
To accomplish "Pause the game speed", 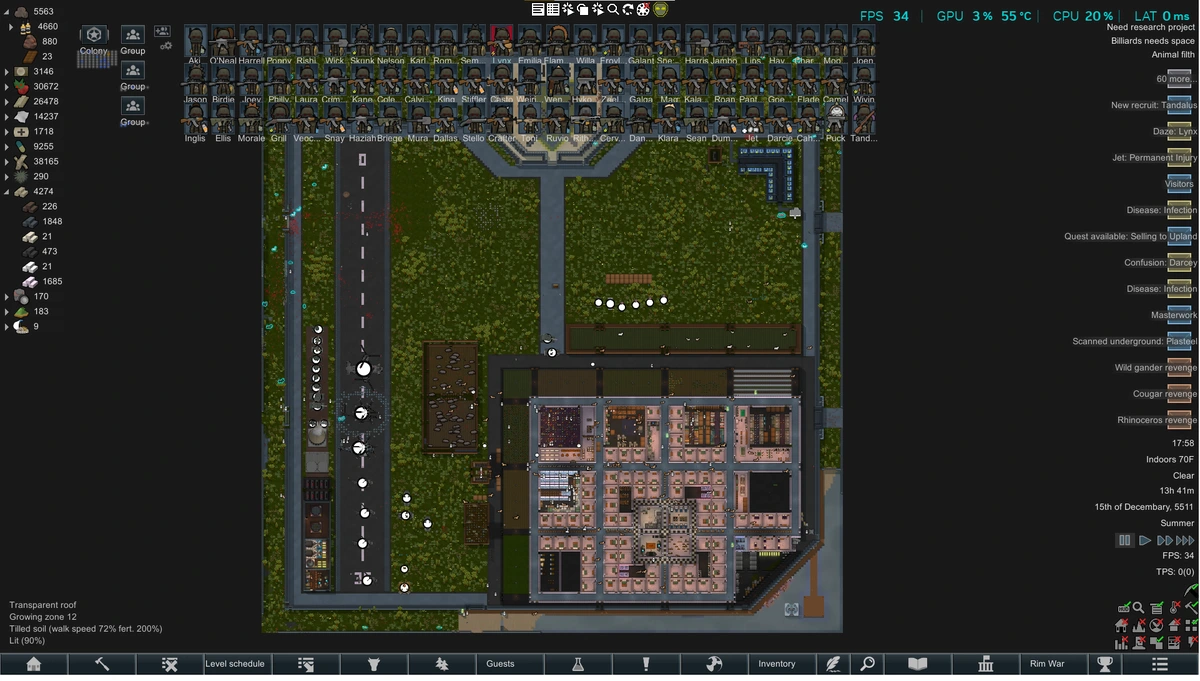I will [x=1125, y=540].
